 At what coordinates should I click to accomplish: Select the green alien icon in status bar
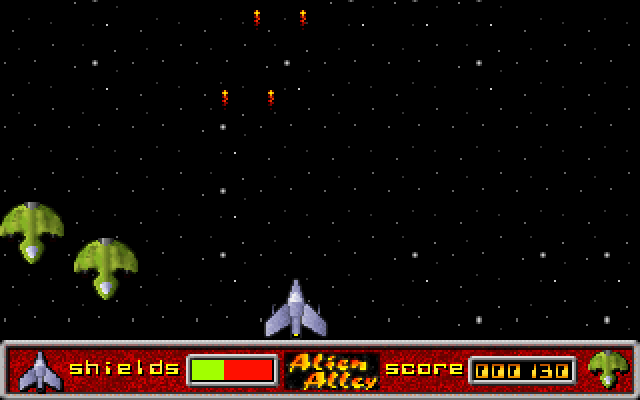click(608, 369)
